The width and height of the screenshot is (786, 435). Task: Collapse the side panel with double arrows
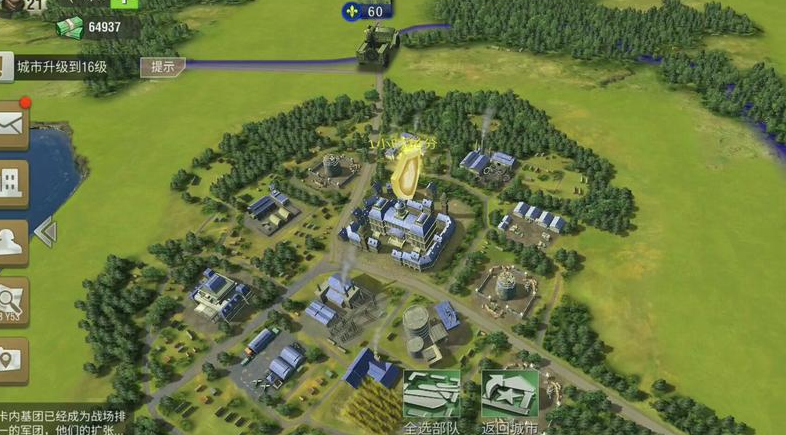point(45,233)
